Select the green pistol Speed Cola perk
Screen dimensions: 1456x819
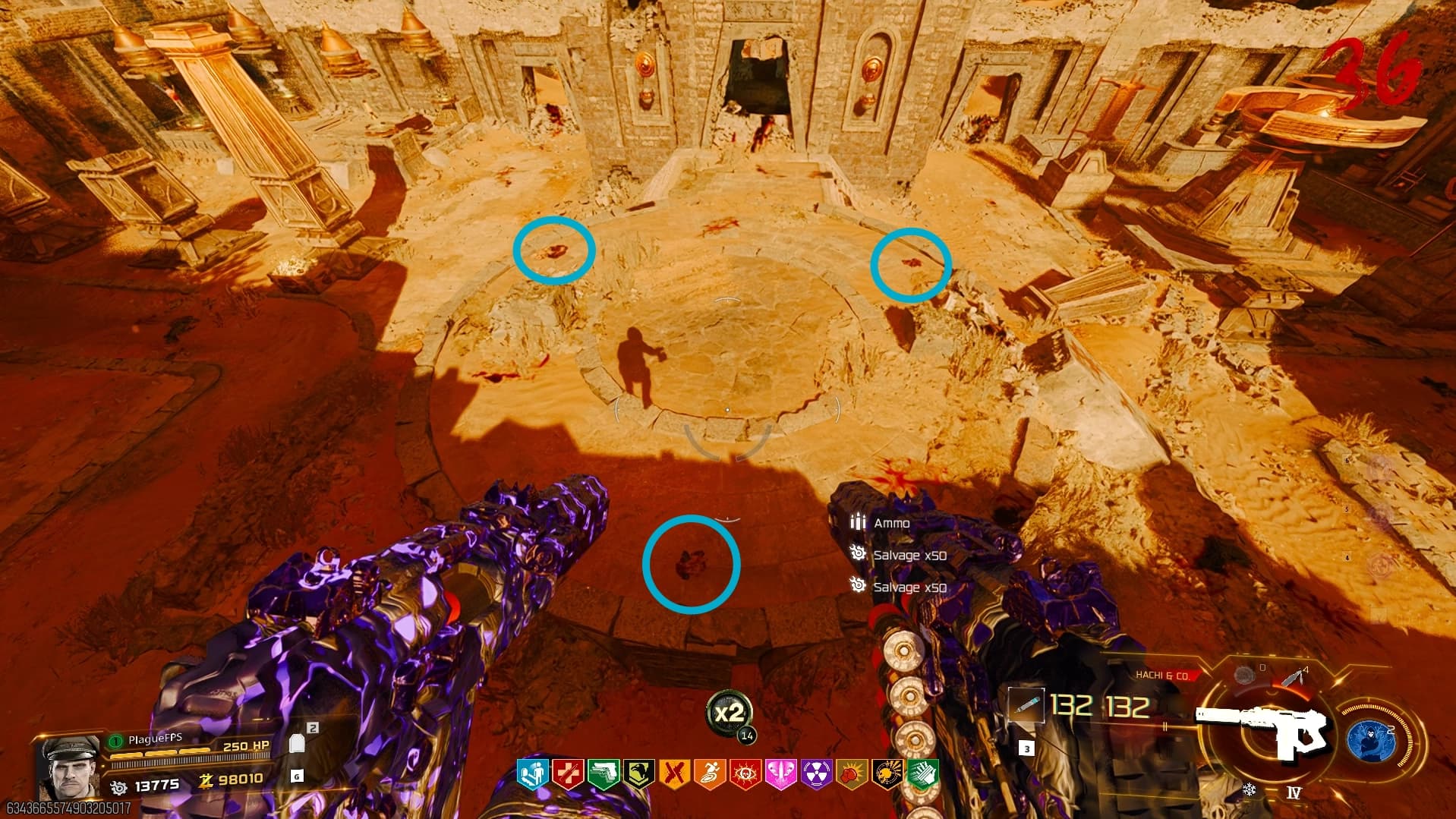pyautogui.click(x=603, y=774)
